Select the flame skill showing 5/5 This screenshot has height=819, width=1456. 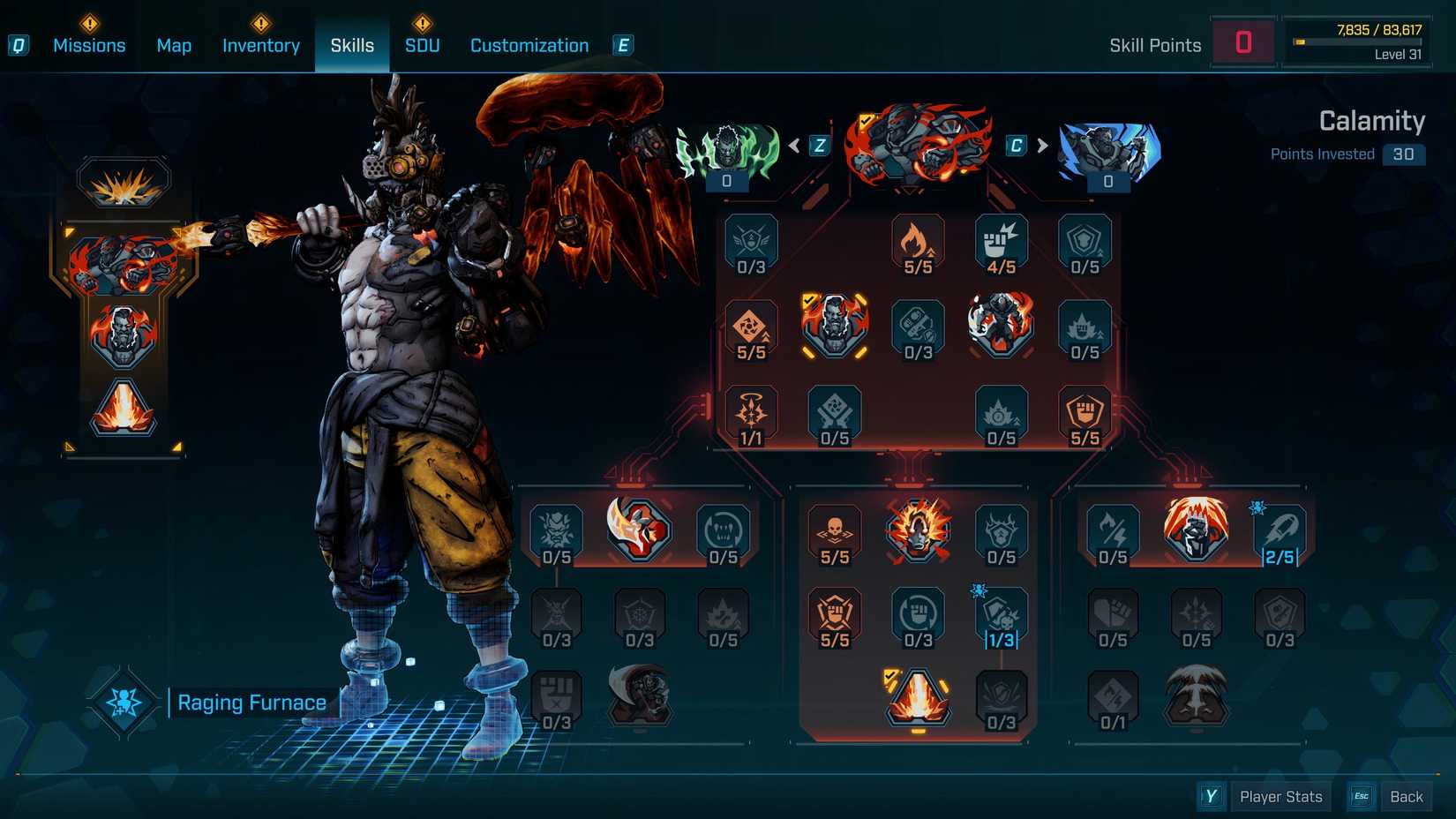[x=918, y=244]
